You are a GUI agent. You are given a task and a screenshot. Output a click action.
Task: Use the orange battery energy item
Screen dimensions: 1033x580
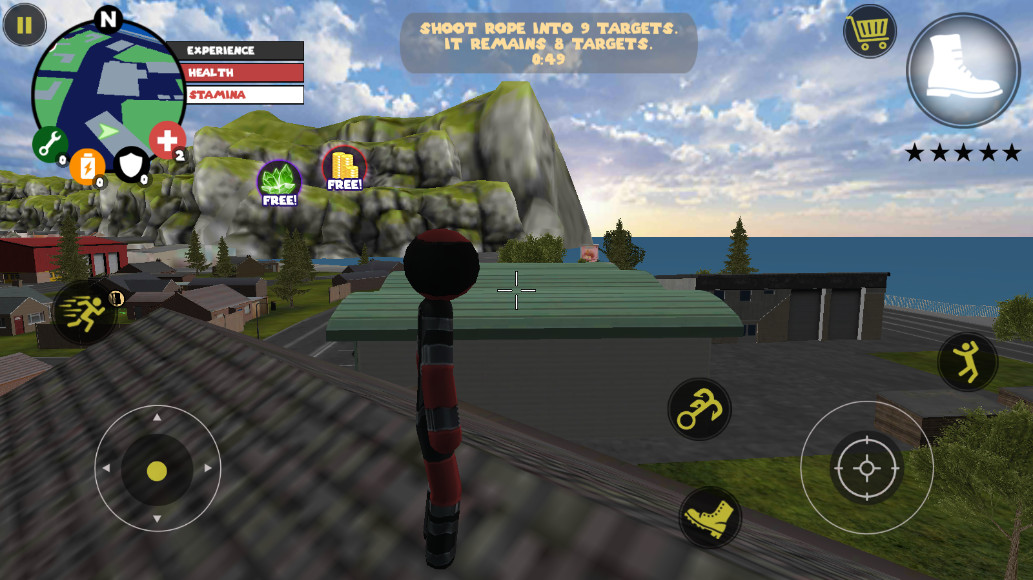pyautogui.click(x=88, y=166)
